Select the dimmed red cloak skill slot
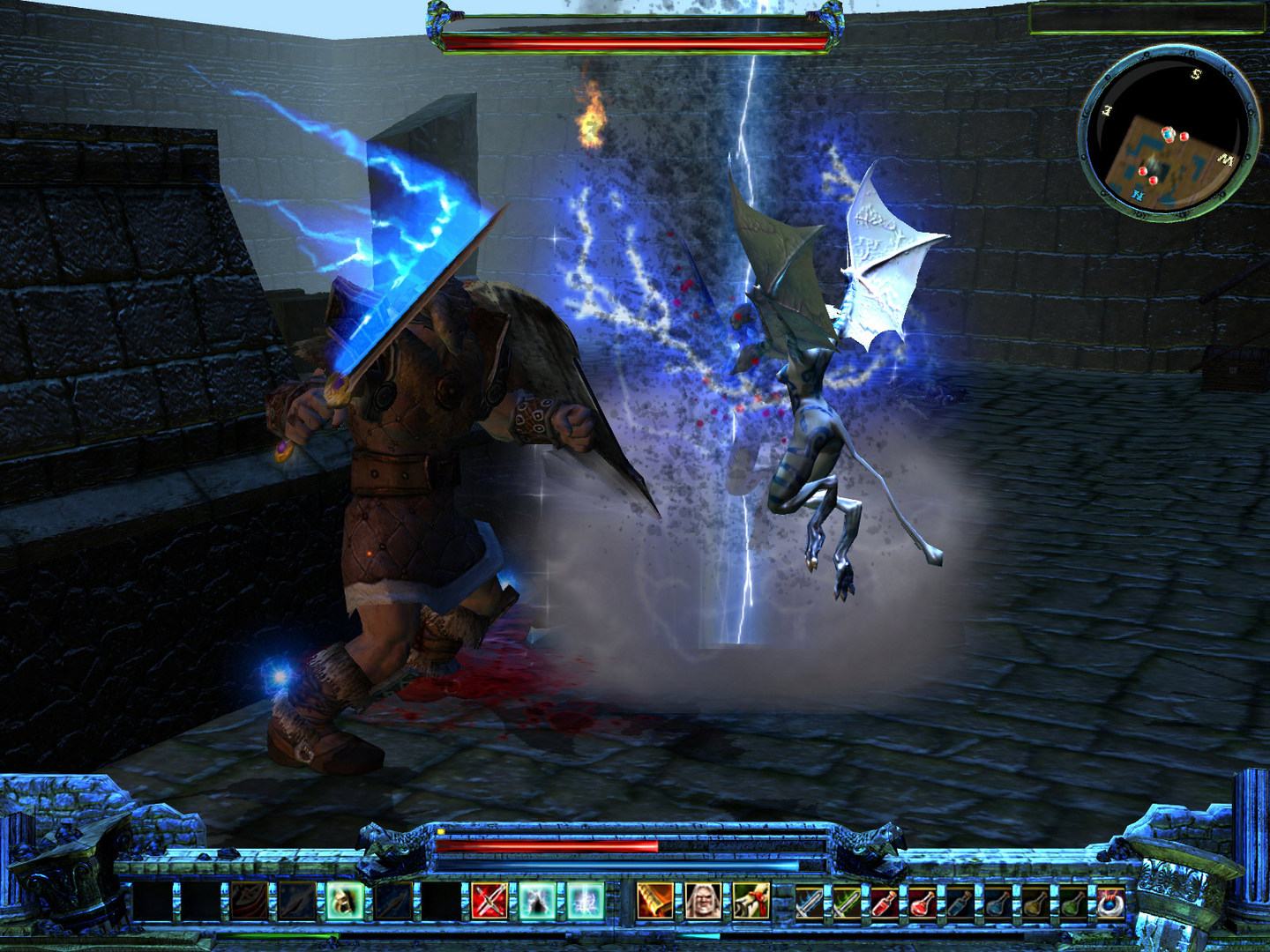Image resolution: width=1270 pixels, height=952 pixels. tap(250, 901)
